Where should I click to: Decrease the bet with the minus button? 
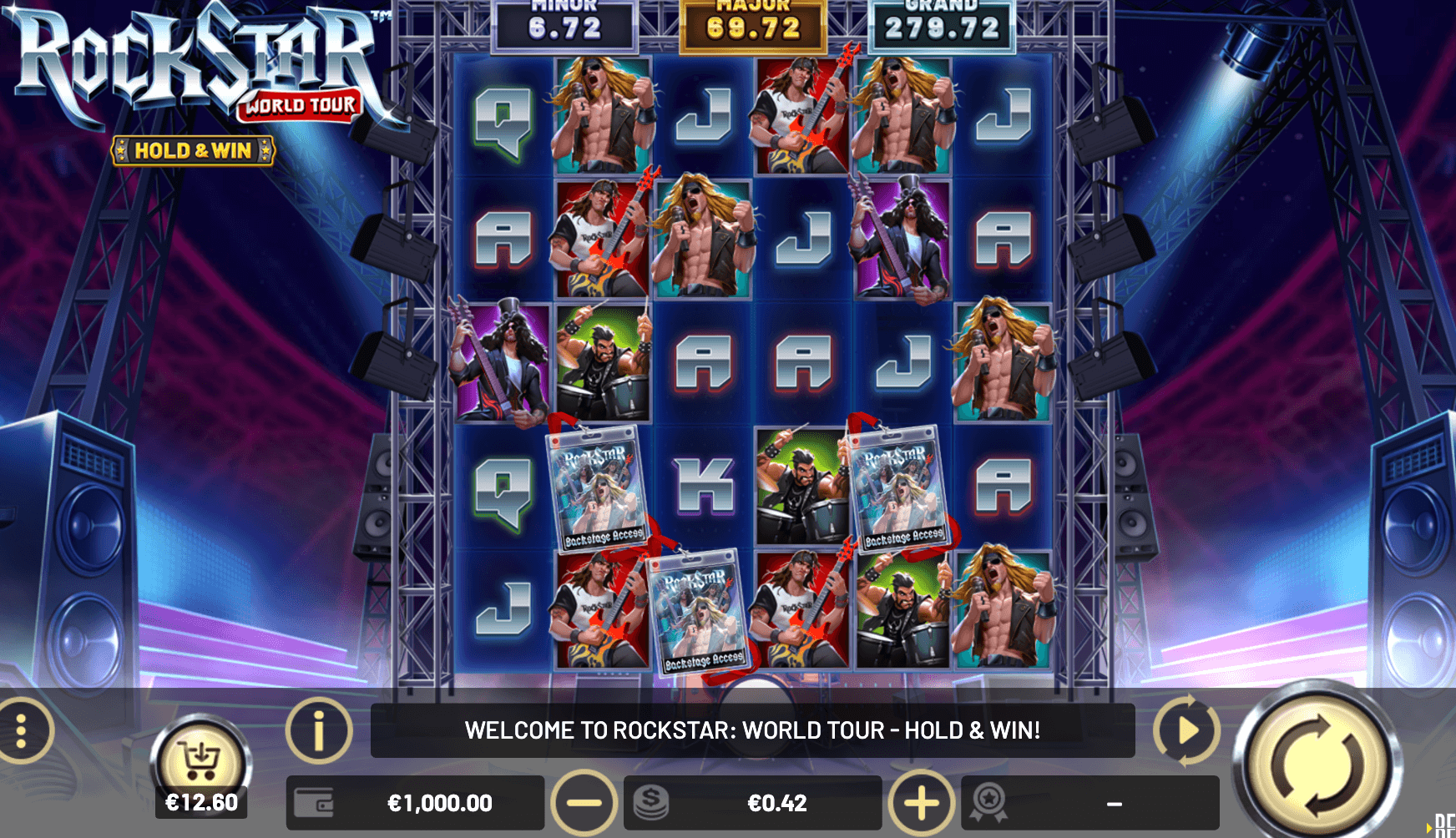click(584, 803)
